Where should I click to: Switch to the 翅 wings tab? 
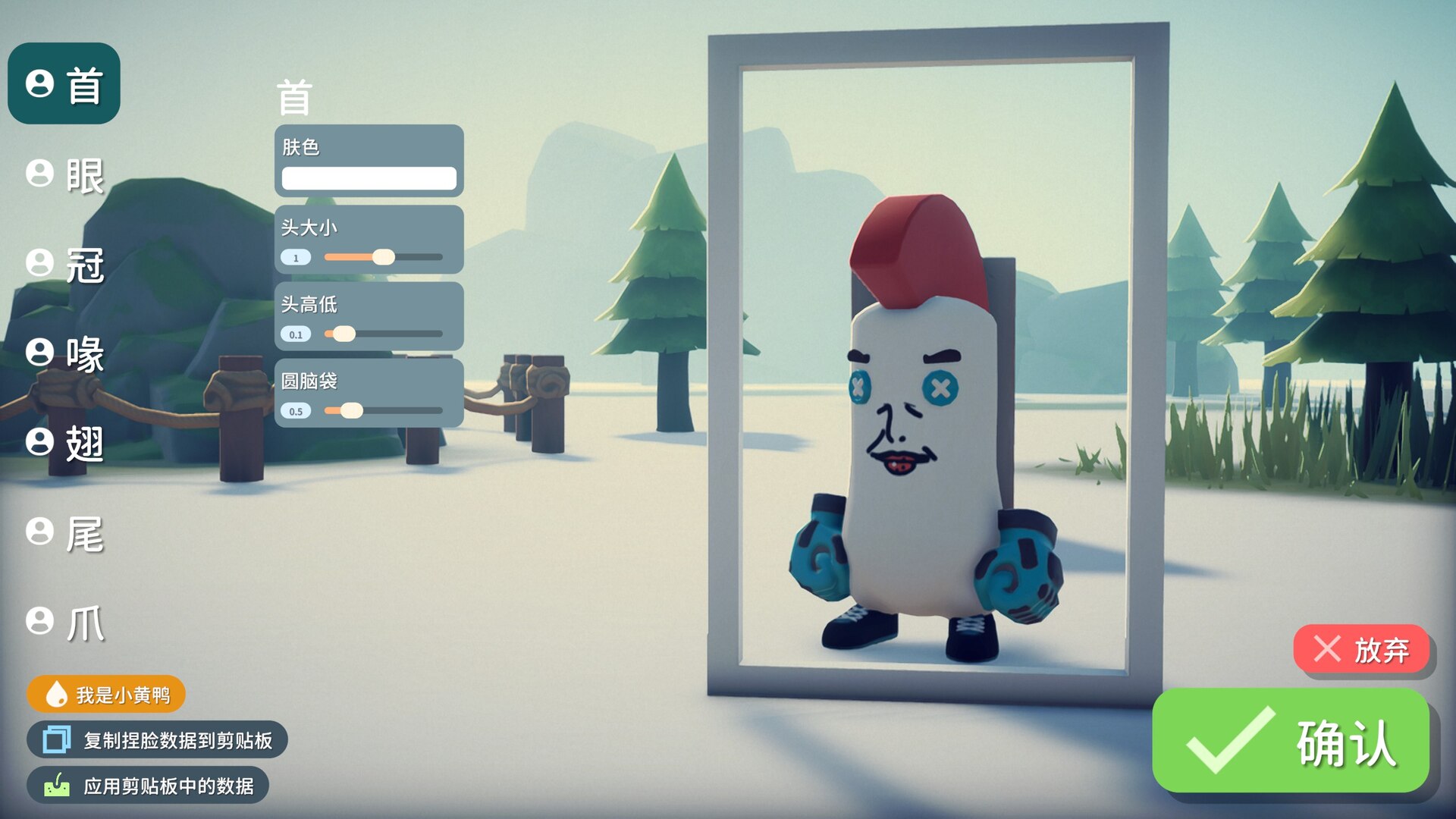point(66,443)
